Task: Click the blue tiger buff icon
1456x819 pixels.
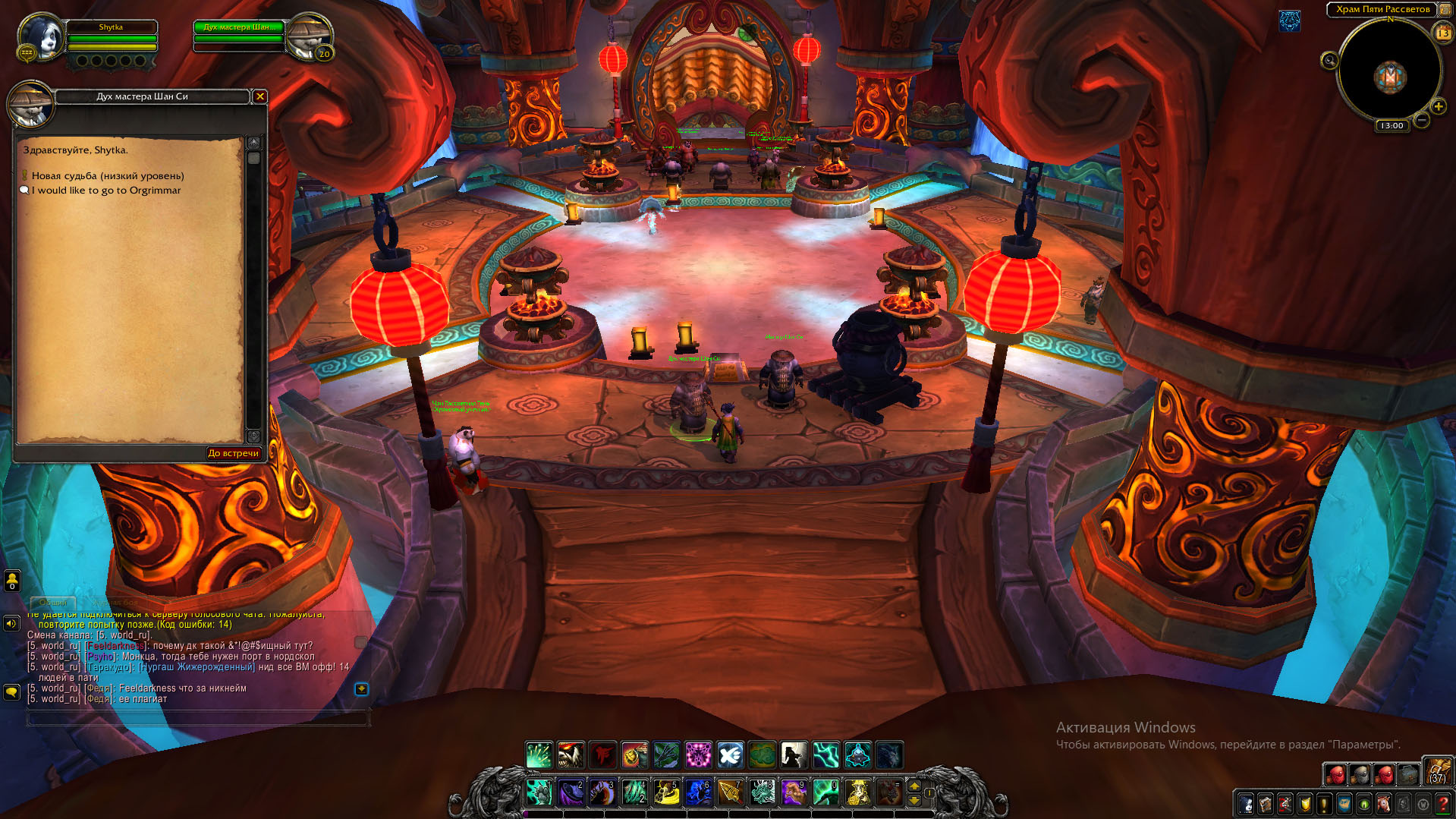Action: point(1290,21)
